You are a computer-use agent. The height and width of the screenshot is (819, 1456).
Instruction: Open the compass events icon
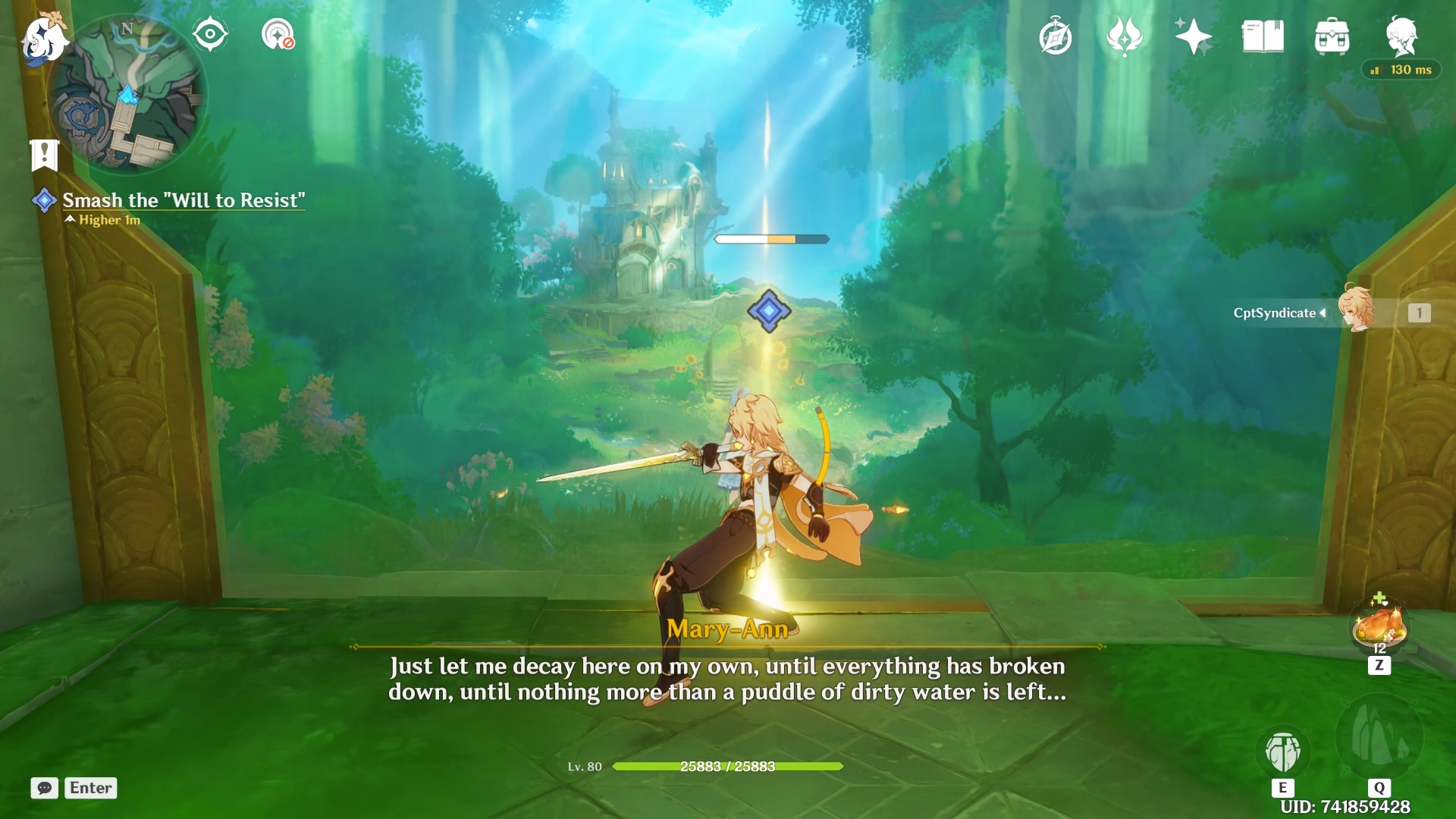[x=1055, y=37]
